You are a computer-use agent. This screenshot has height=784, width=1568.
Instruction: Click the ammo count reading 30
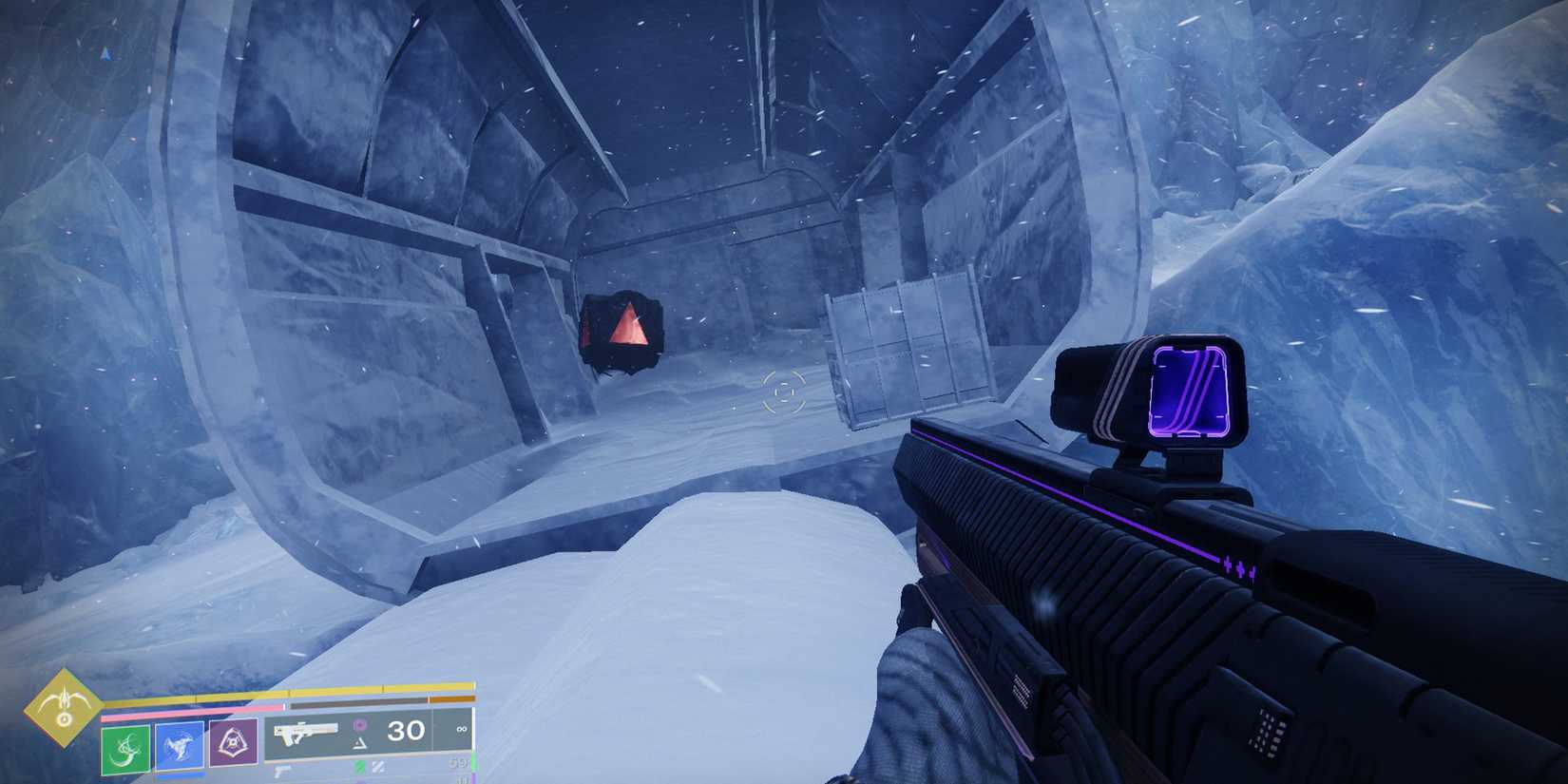(x=407, y=732)
